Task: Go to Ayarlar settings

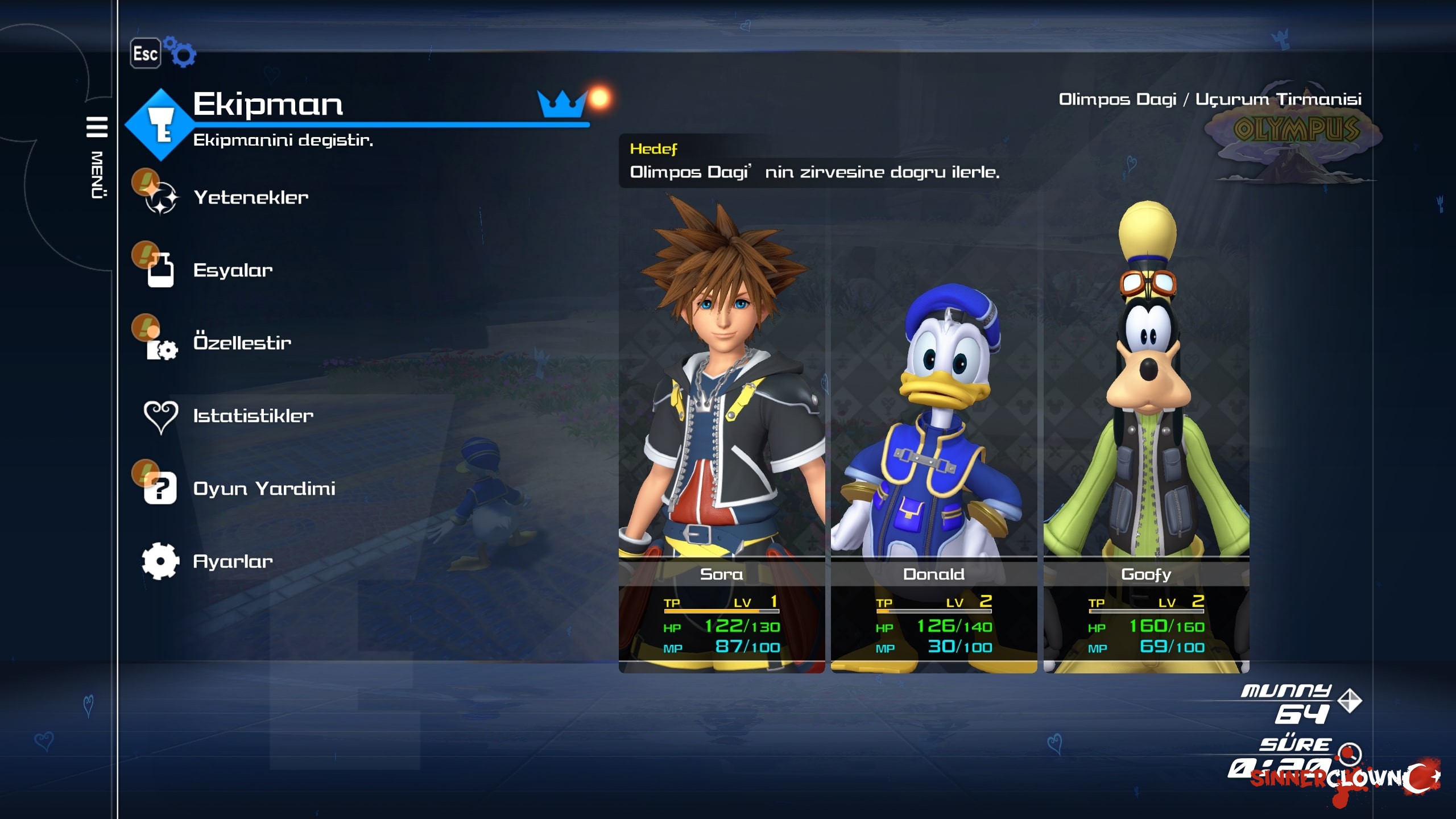Action: (233, 561)
